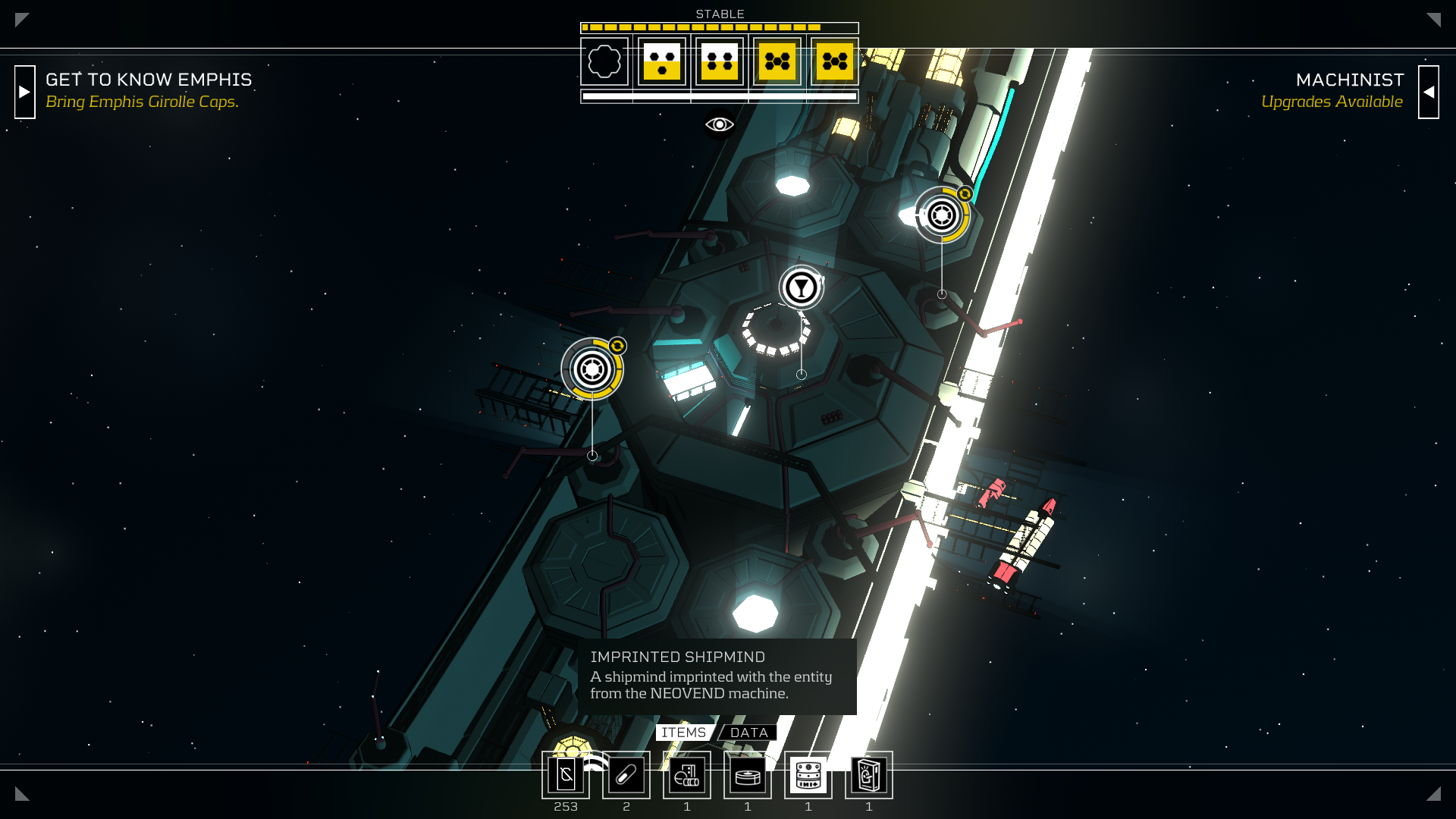
Task: Switch to the Items tab
Action: (683, 733)
